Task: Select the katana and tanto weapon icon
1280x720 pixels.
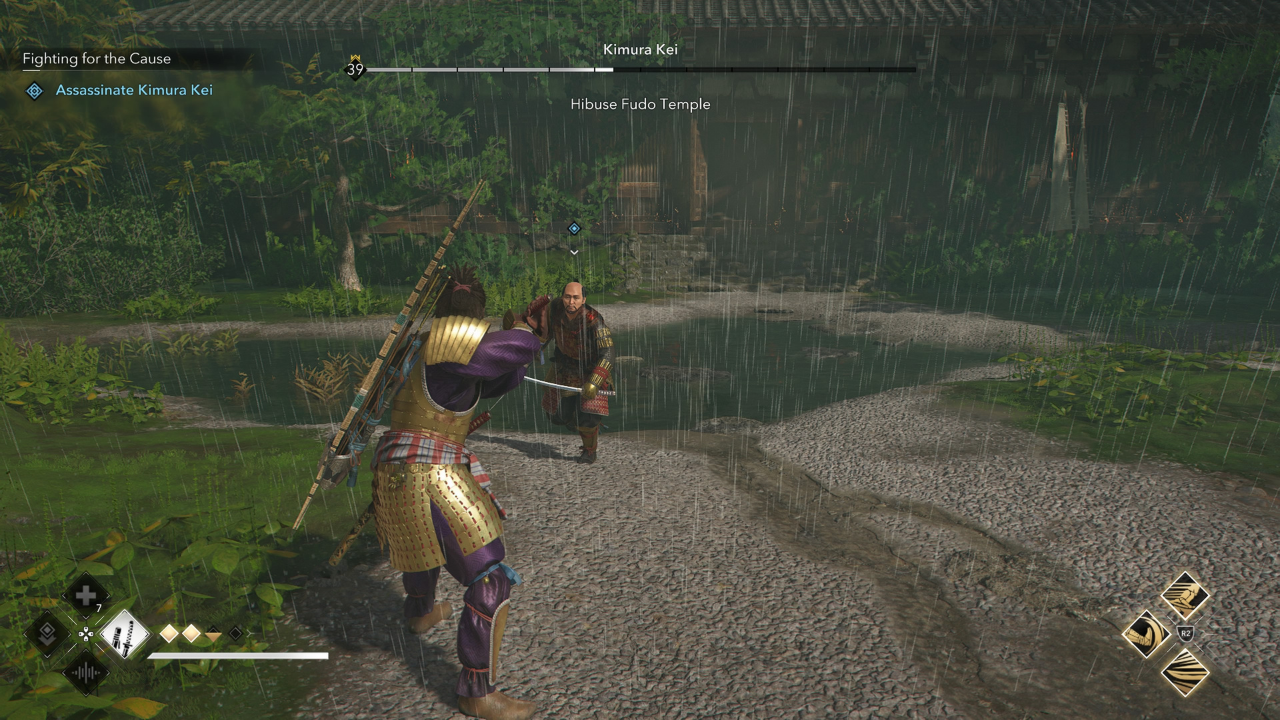Action: pos(124,634)
